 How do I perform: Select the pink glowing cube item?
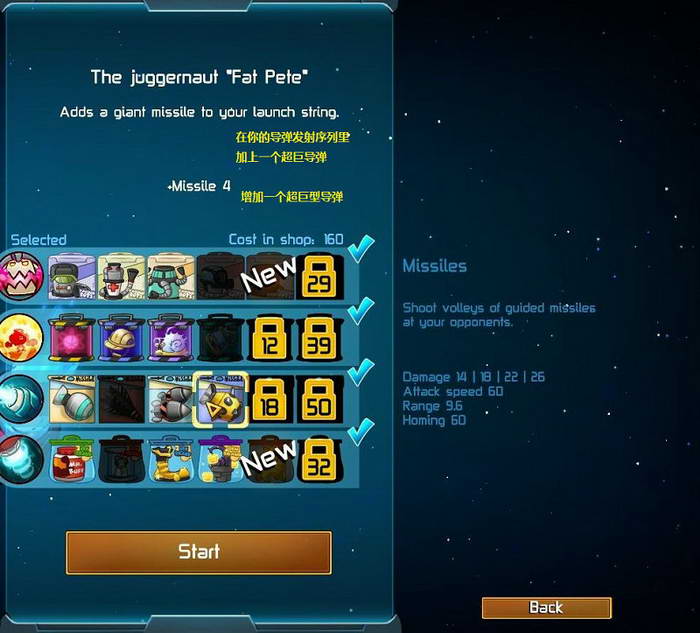[x=73, y=338]
